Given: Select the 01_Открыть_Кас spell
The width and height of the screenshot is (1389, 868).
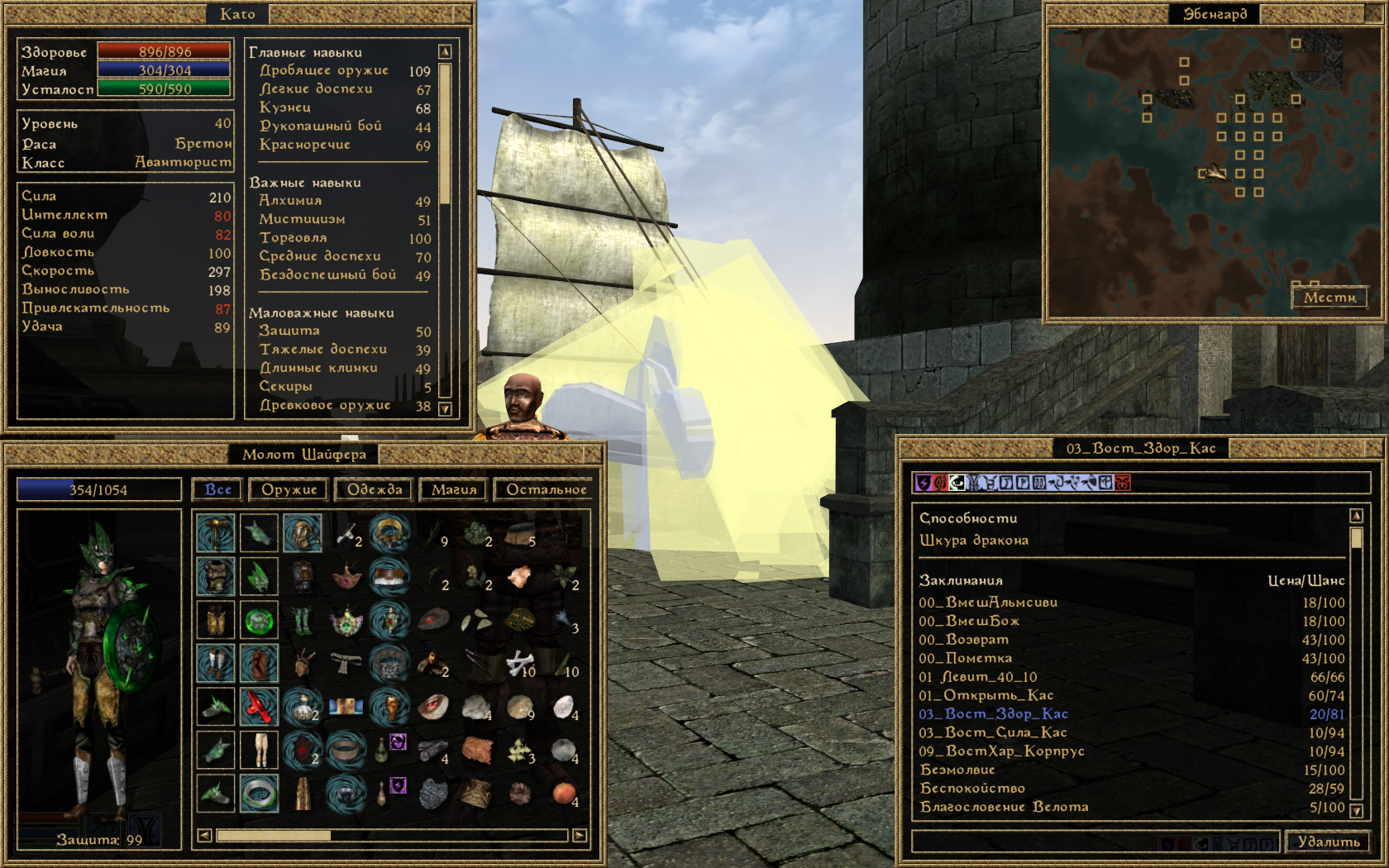Looking at the screenshot, I should pos(986,695).
